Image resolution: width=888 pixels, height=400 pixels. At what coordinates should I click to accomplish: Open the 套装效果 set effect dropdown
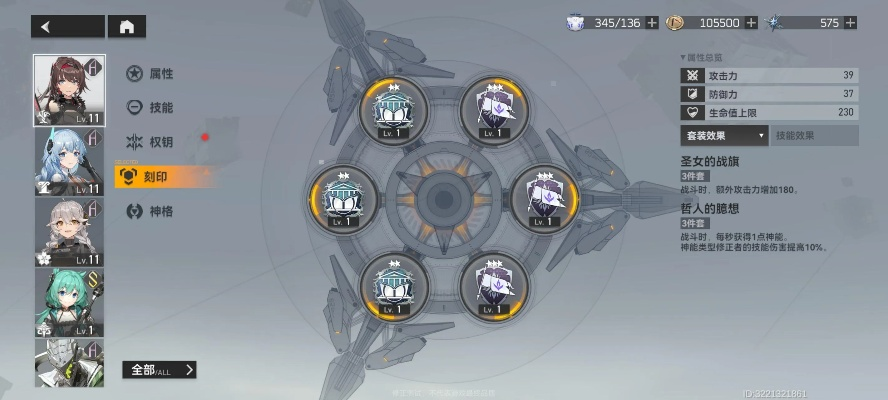point(725,135)
